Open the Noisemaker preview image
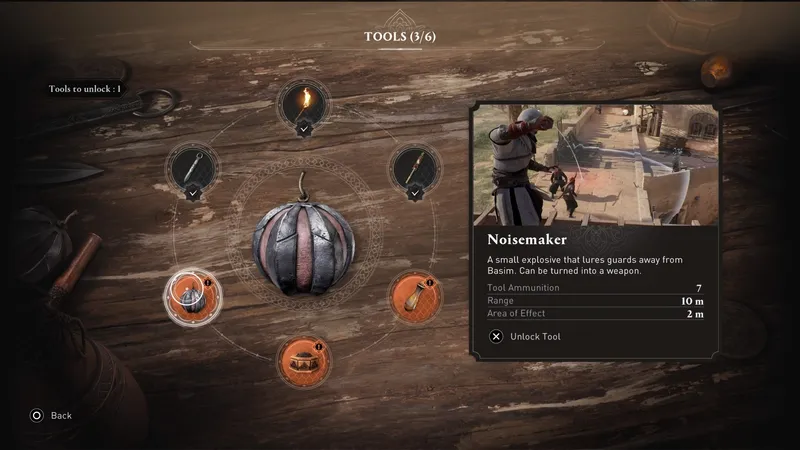The width and height of the screenshot is (800, 450). [x=597, y=165]
